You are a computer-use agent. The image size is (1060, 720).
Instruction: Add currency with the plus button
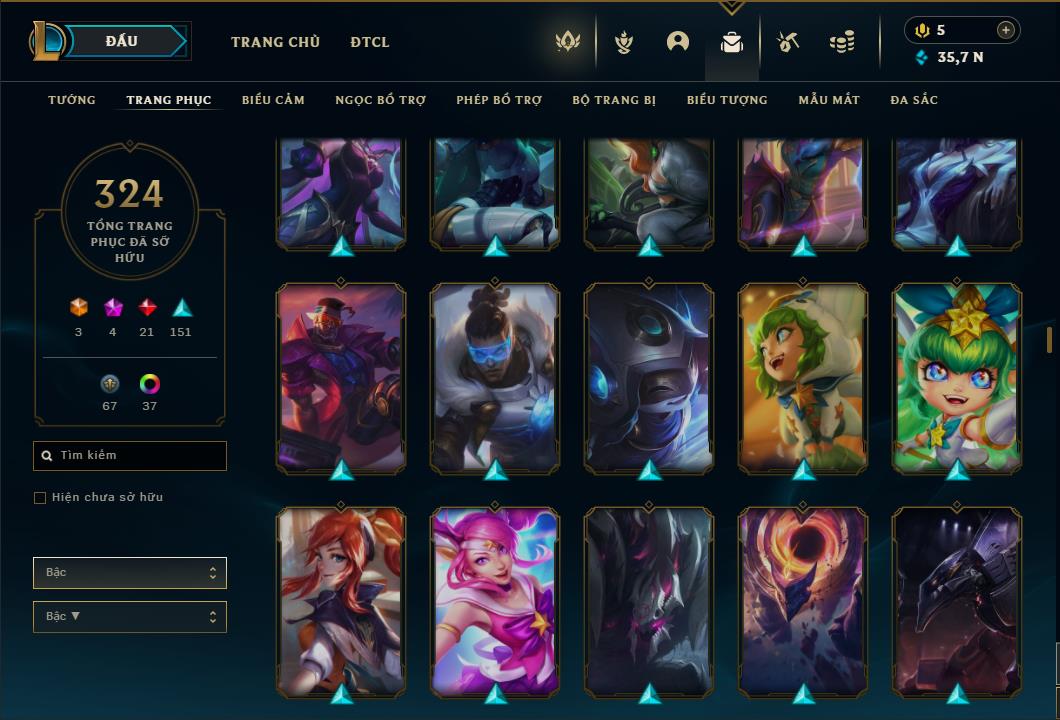(1006, 30)
